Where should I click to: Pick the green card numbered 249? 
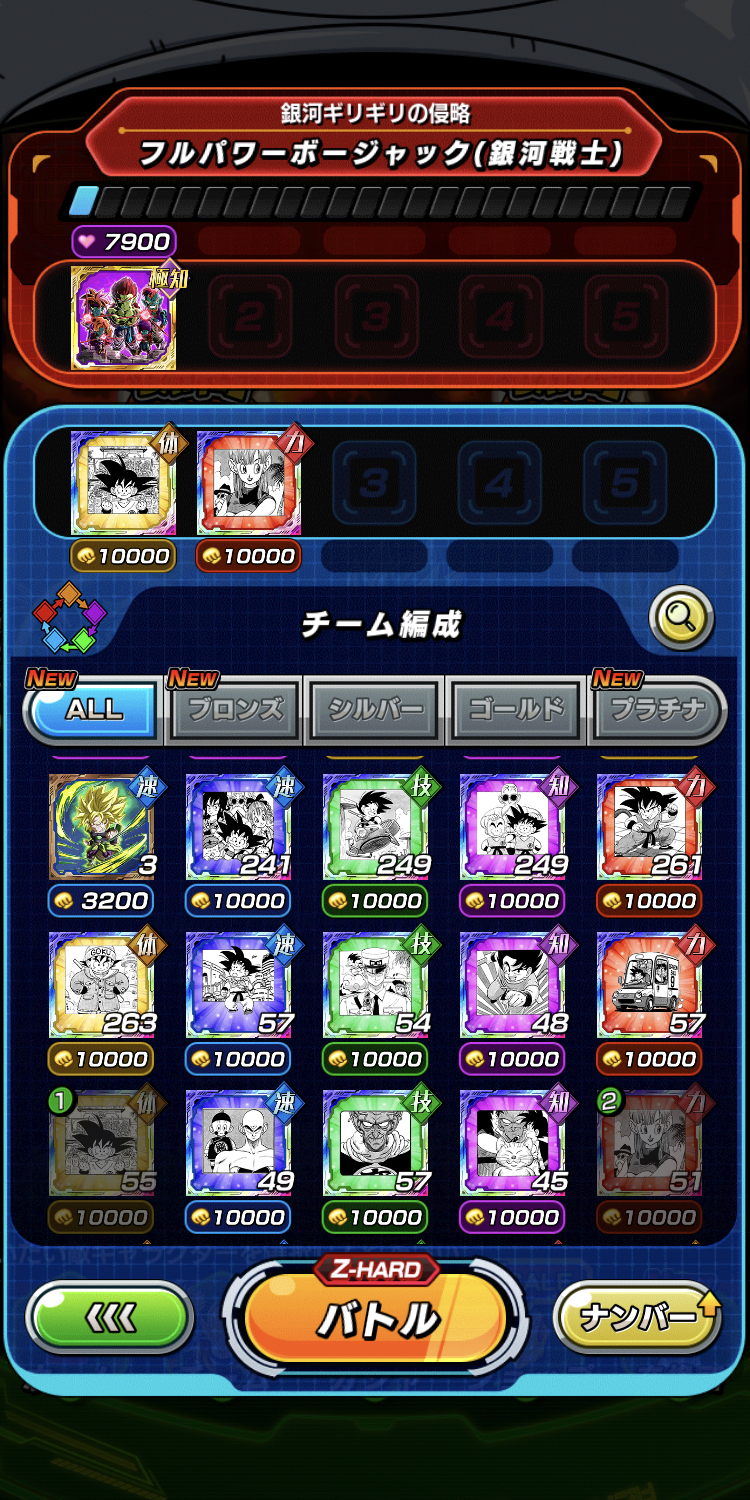point(375,827)
